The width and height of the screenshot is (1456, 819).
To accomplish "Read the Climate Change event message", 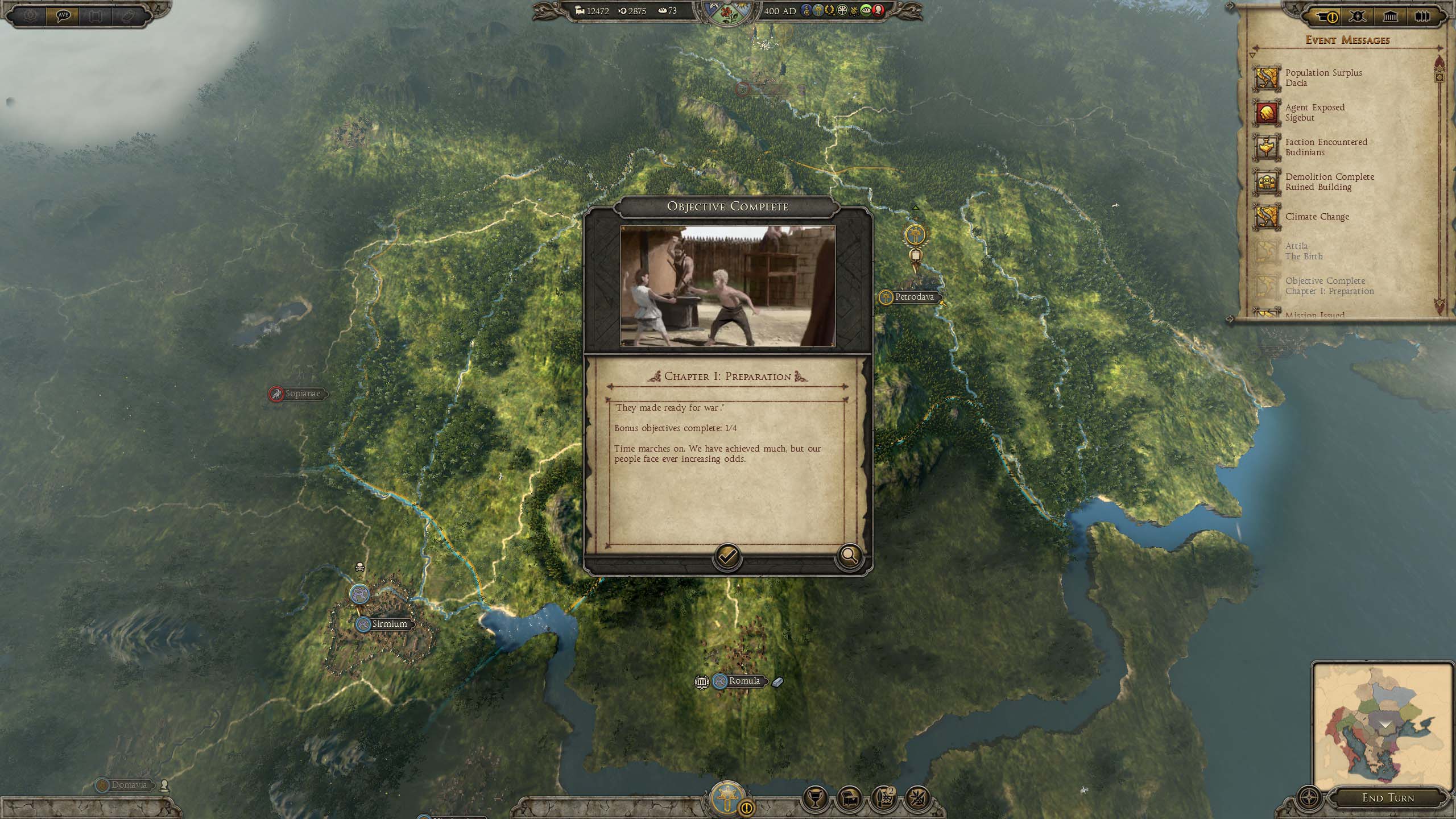I will click(x=1317, y=217).
